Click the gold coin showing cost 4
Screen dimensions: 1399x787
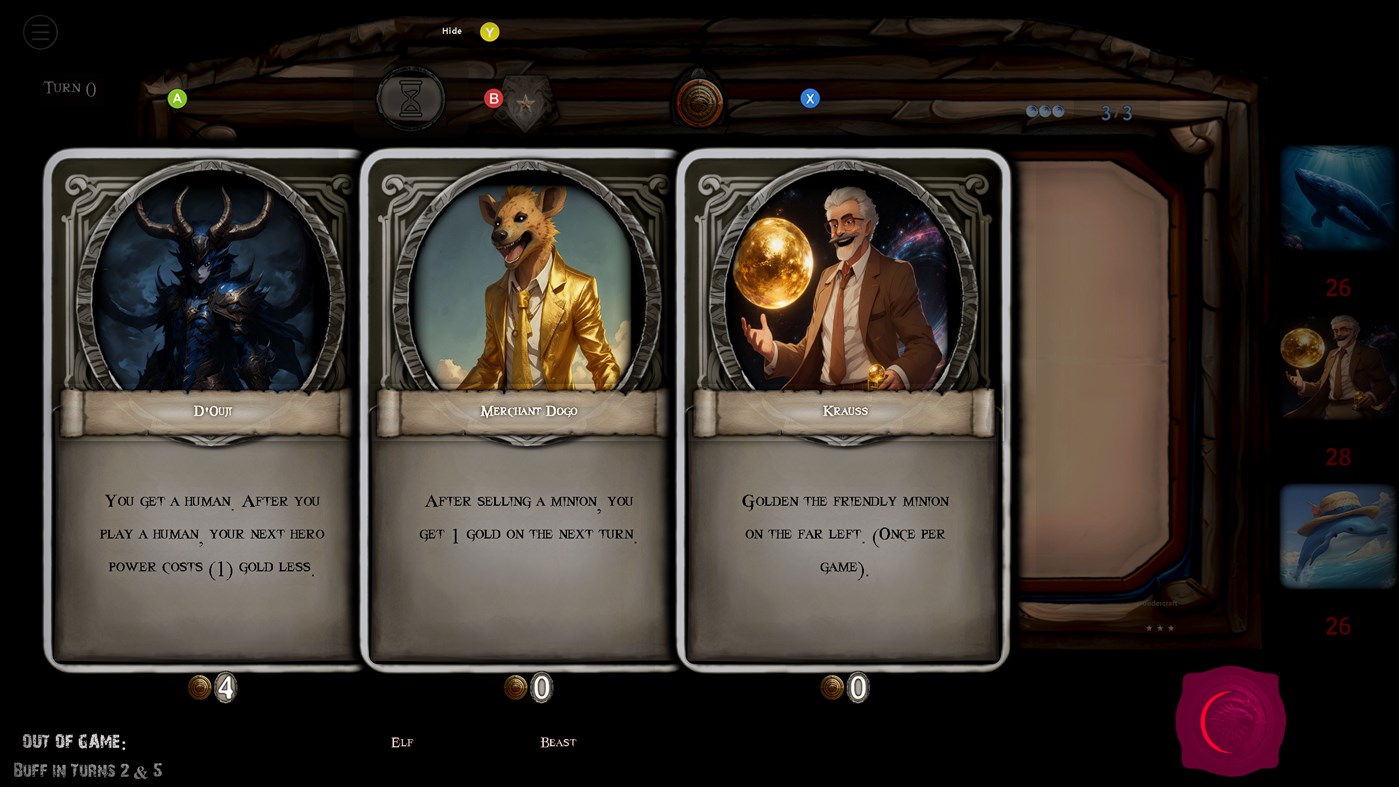point(213,687)
